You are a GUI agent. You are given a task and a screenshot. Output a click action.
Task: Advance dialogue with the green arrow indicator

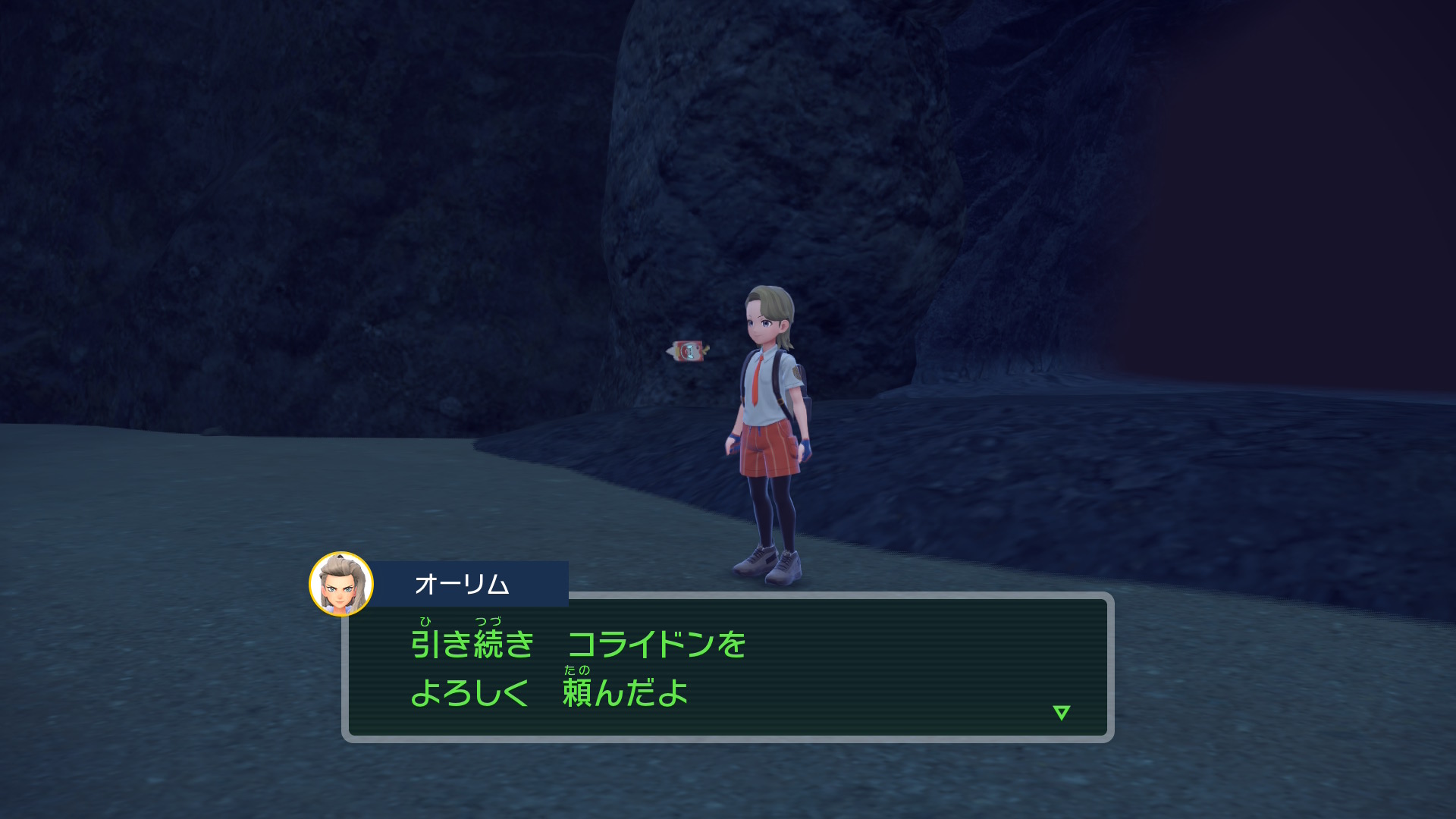pos(1061,712)
